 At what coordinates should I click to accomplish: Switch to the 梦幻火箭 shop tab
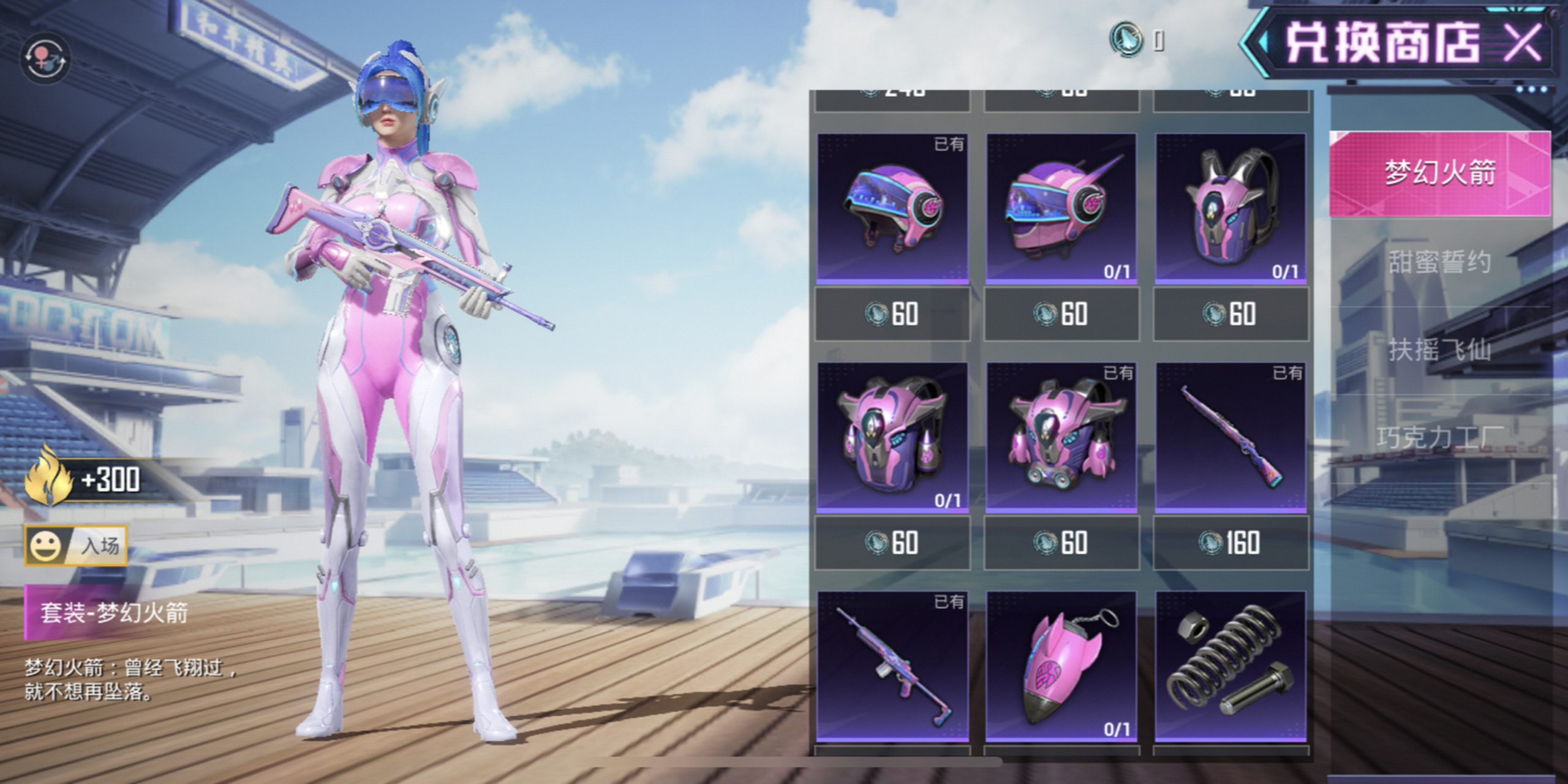click(x=1439, y=173)
